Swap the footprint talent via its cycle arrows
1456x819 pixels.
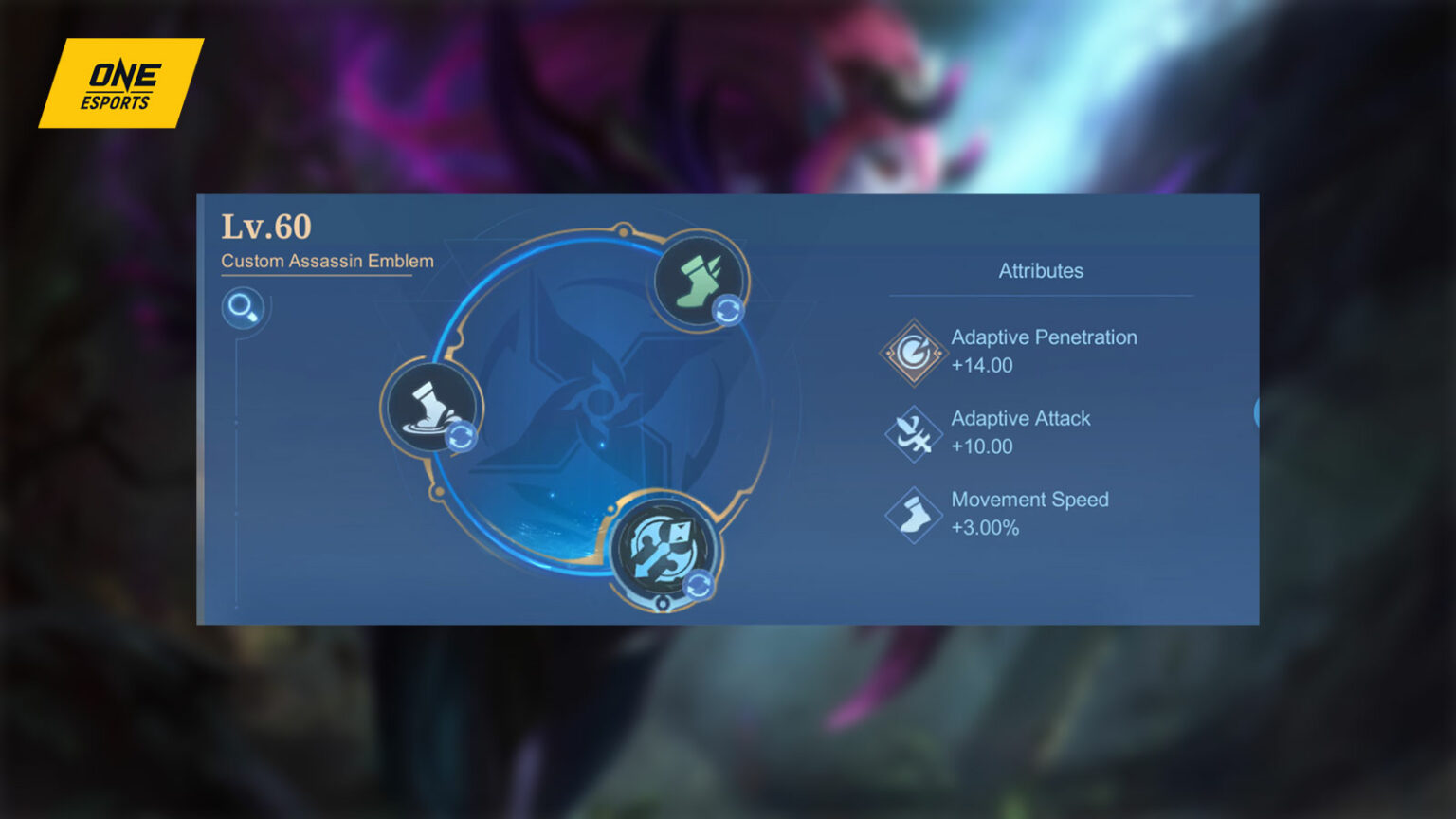coord(463,438)
